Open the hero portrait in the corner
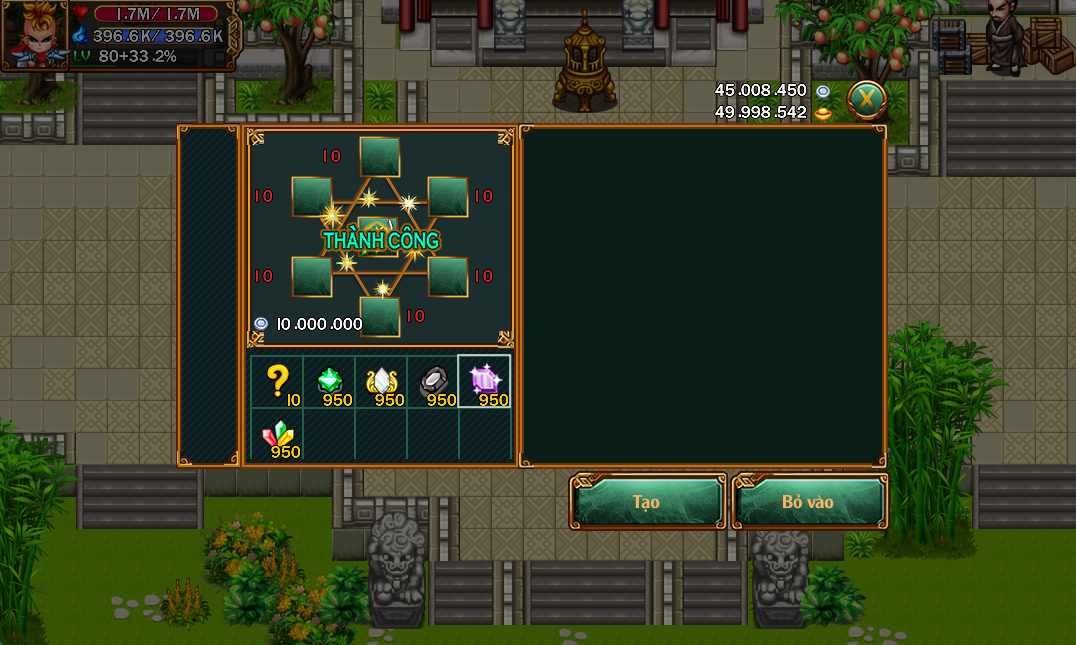1076x645 pixels. [34, 36]
